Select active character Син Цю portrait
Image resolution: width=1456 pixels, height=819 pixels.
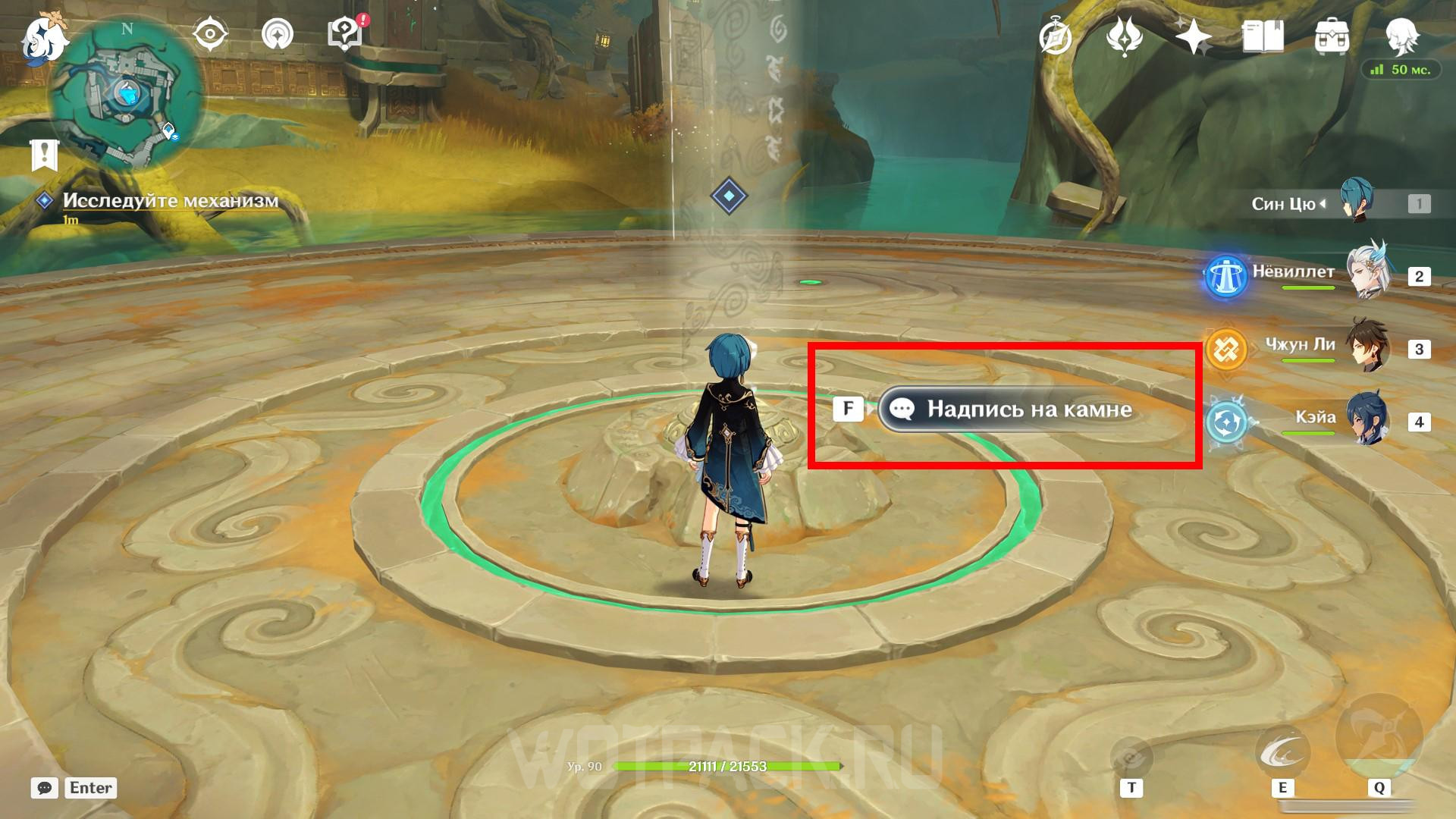pyautogui.click(x=1356, y=202)
